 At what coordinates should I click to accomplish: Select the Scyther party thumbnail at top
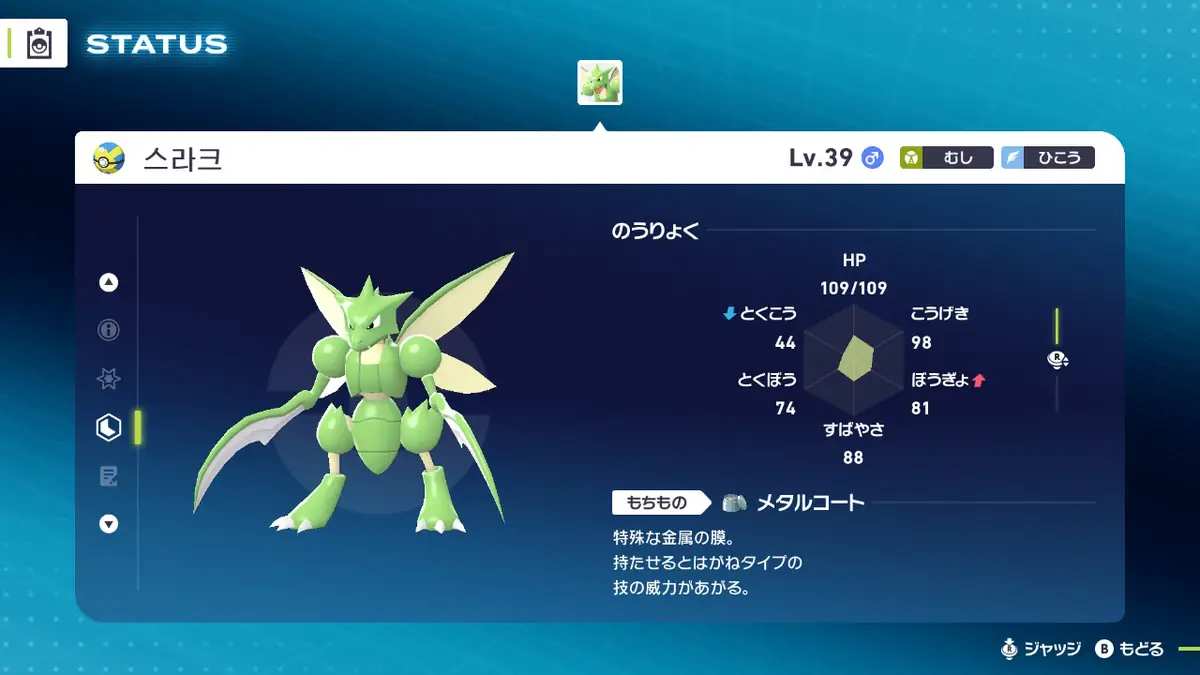600,83
